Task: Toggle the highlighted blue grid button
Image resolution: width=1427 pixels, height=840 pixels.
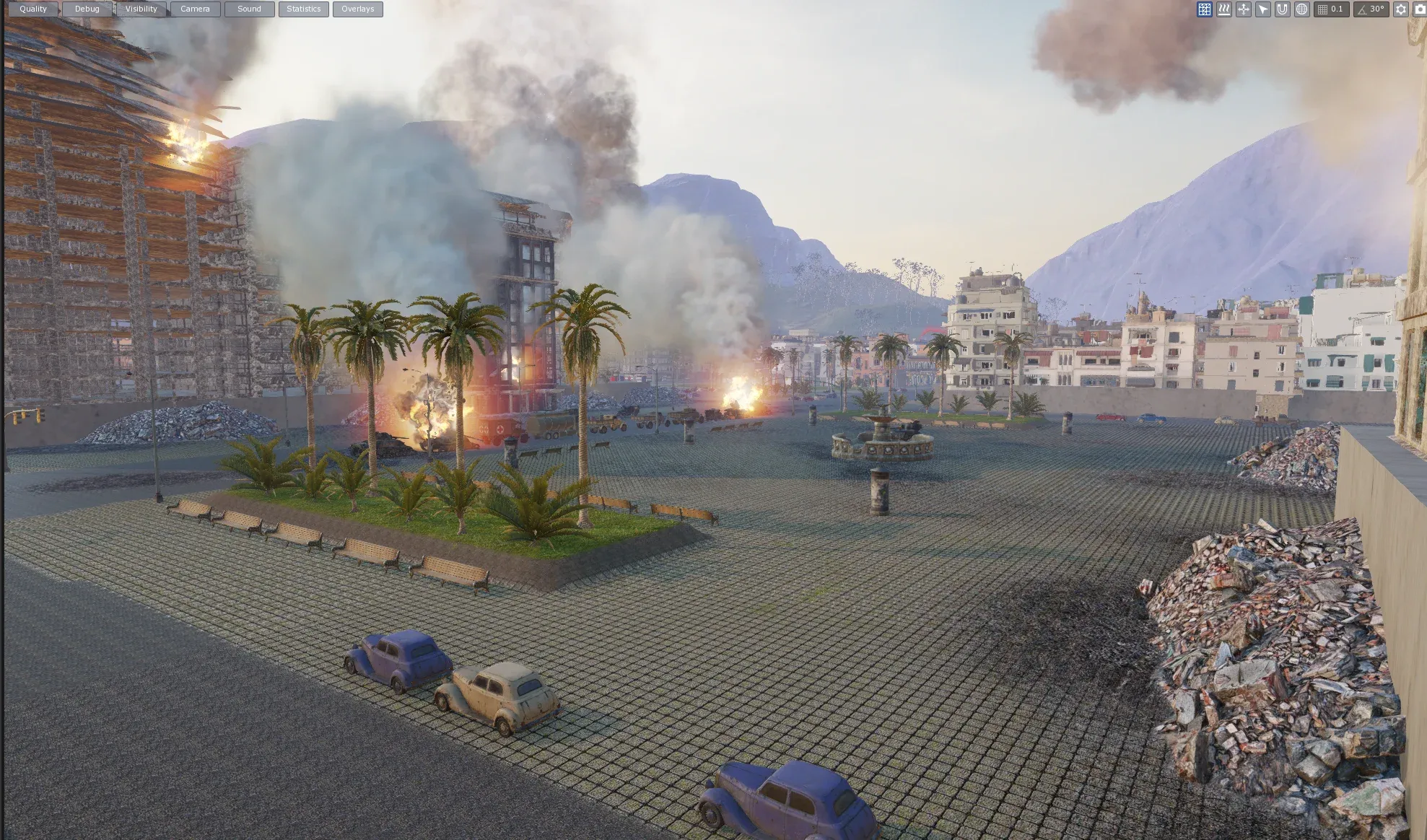Action: click(x=1204, y=9)
